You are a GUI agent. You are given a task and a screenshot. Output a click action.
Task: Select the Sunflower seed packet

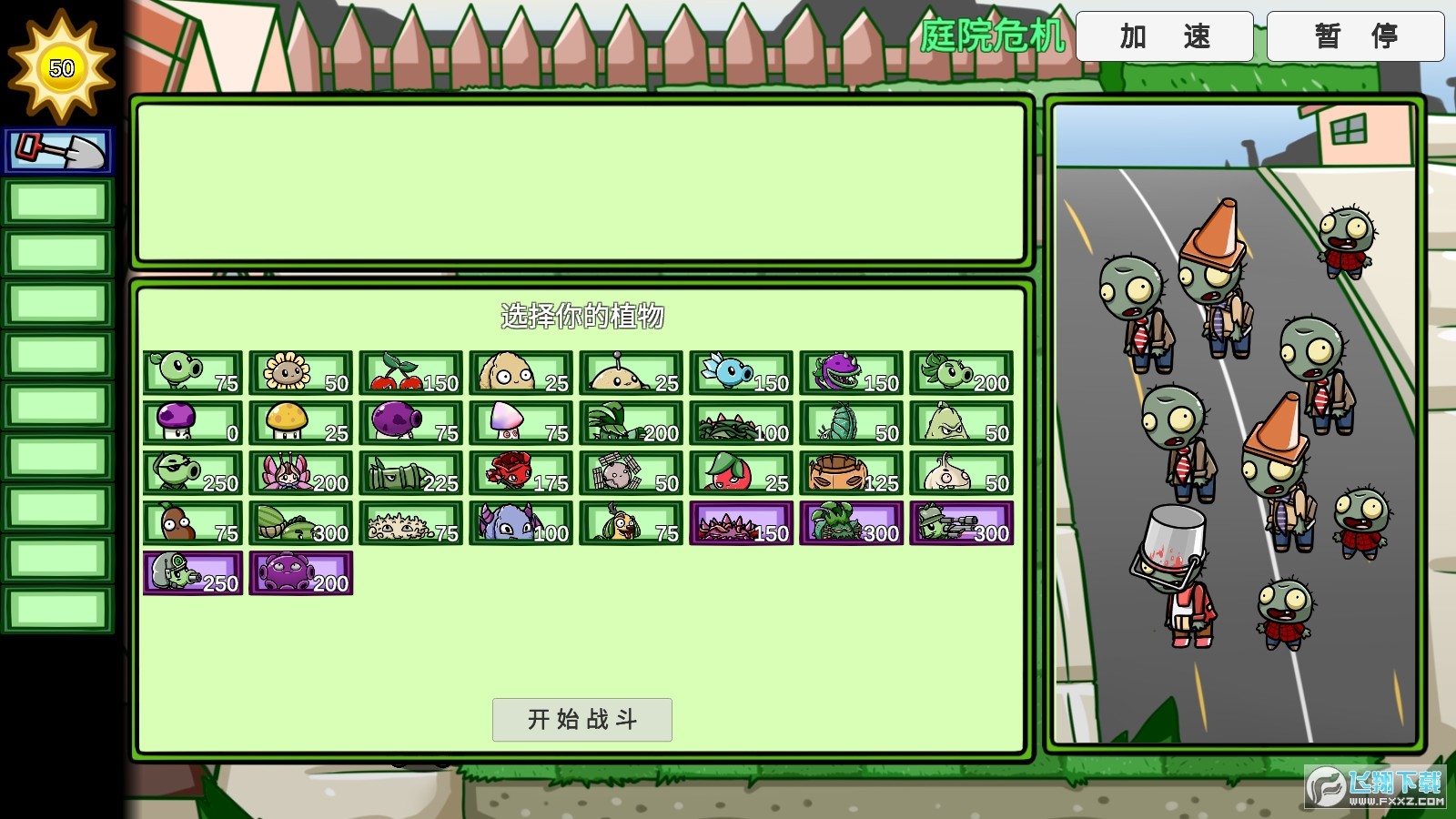(300, 373)
